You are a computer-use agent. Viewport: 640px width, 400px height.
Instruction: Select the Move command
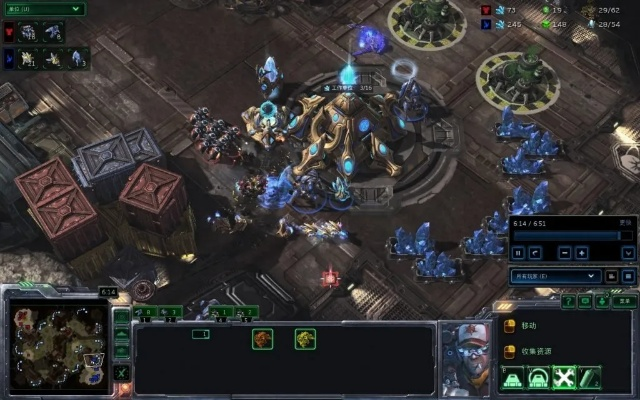[529, 326]
